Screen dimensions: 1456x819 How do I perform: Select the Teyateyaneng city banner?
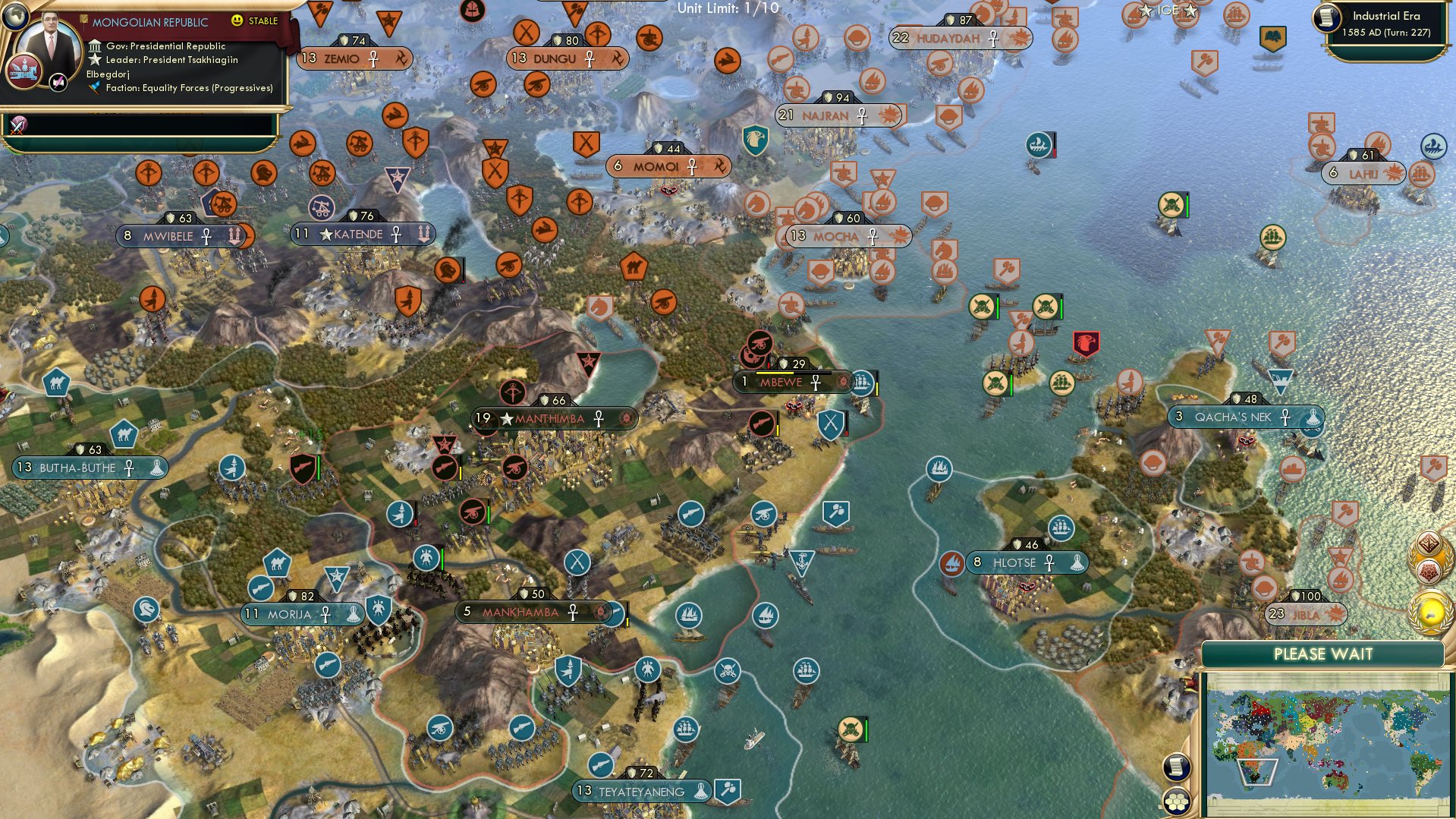(x=641, y=790)
